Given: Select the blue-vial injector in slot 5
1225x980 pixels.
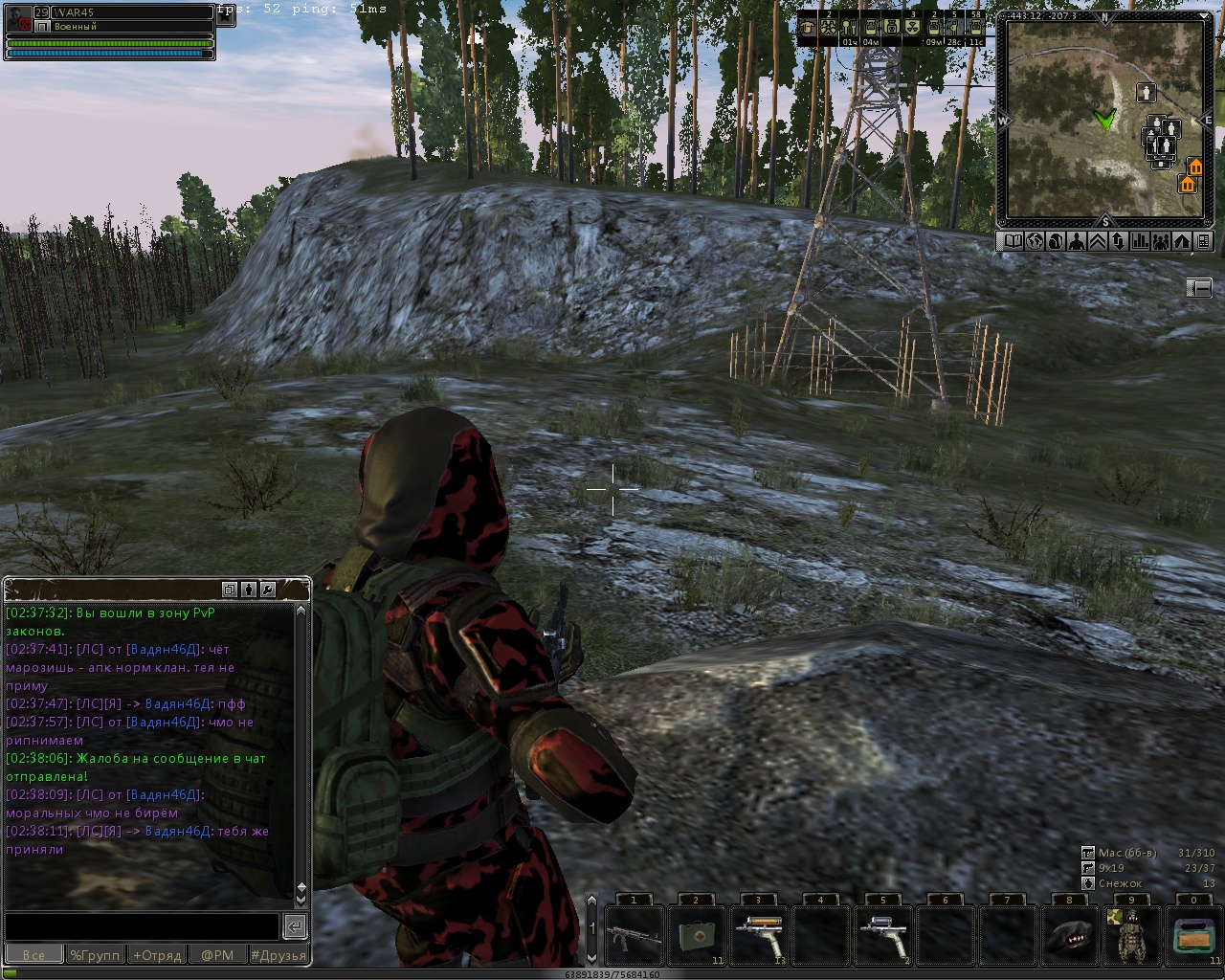Looking at the screenshot, I should click(883, 935).
